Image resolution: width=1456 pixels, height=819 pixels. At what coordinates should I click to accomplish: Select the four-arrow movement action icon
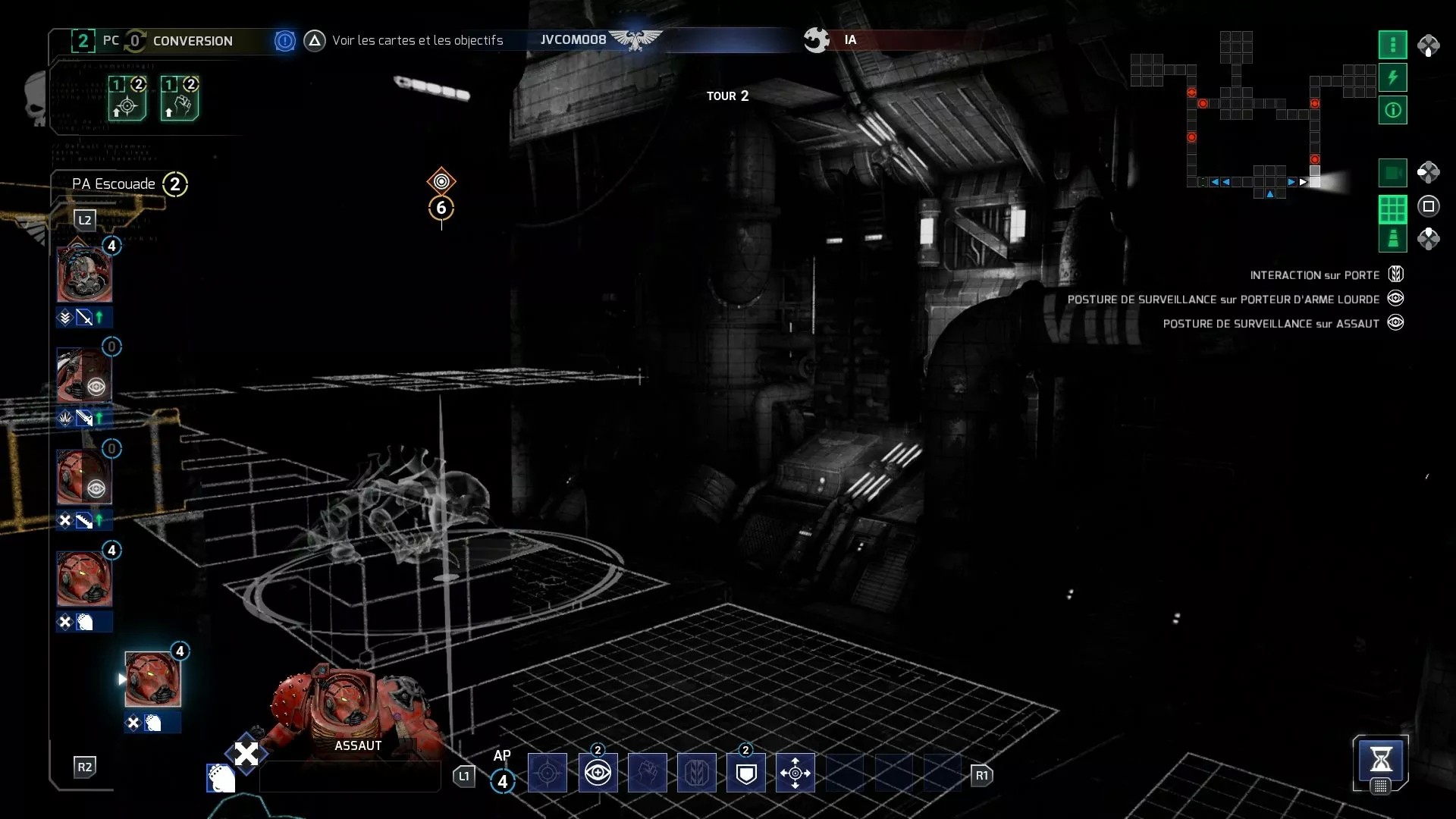(795, 773)
